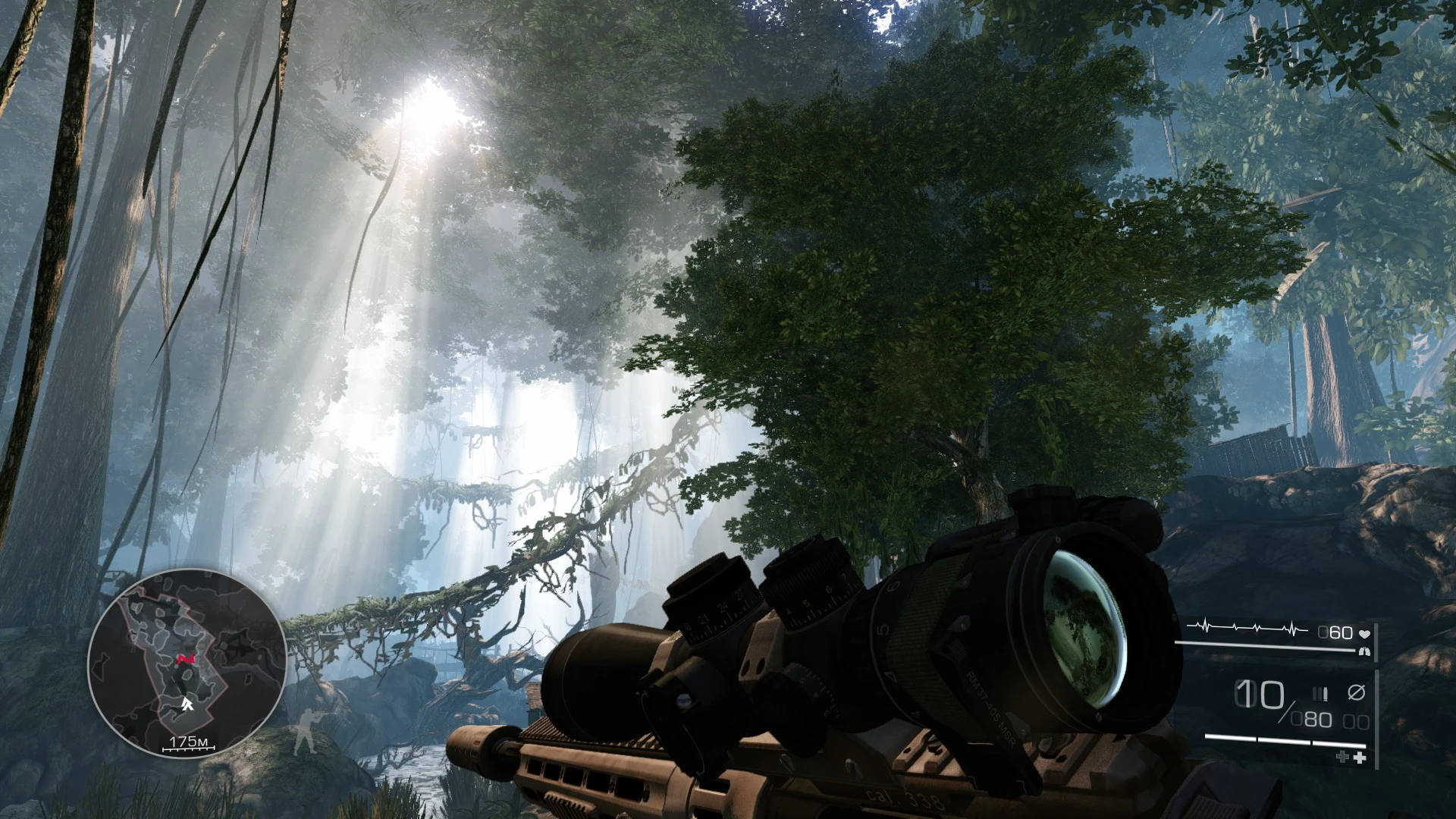Click the dimmed gray medkit plus icon
The height and width of the screenshot is (819, 1456).
click(1341, 756)
